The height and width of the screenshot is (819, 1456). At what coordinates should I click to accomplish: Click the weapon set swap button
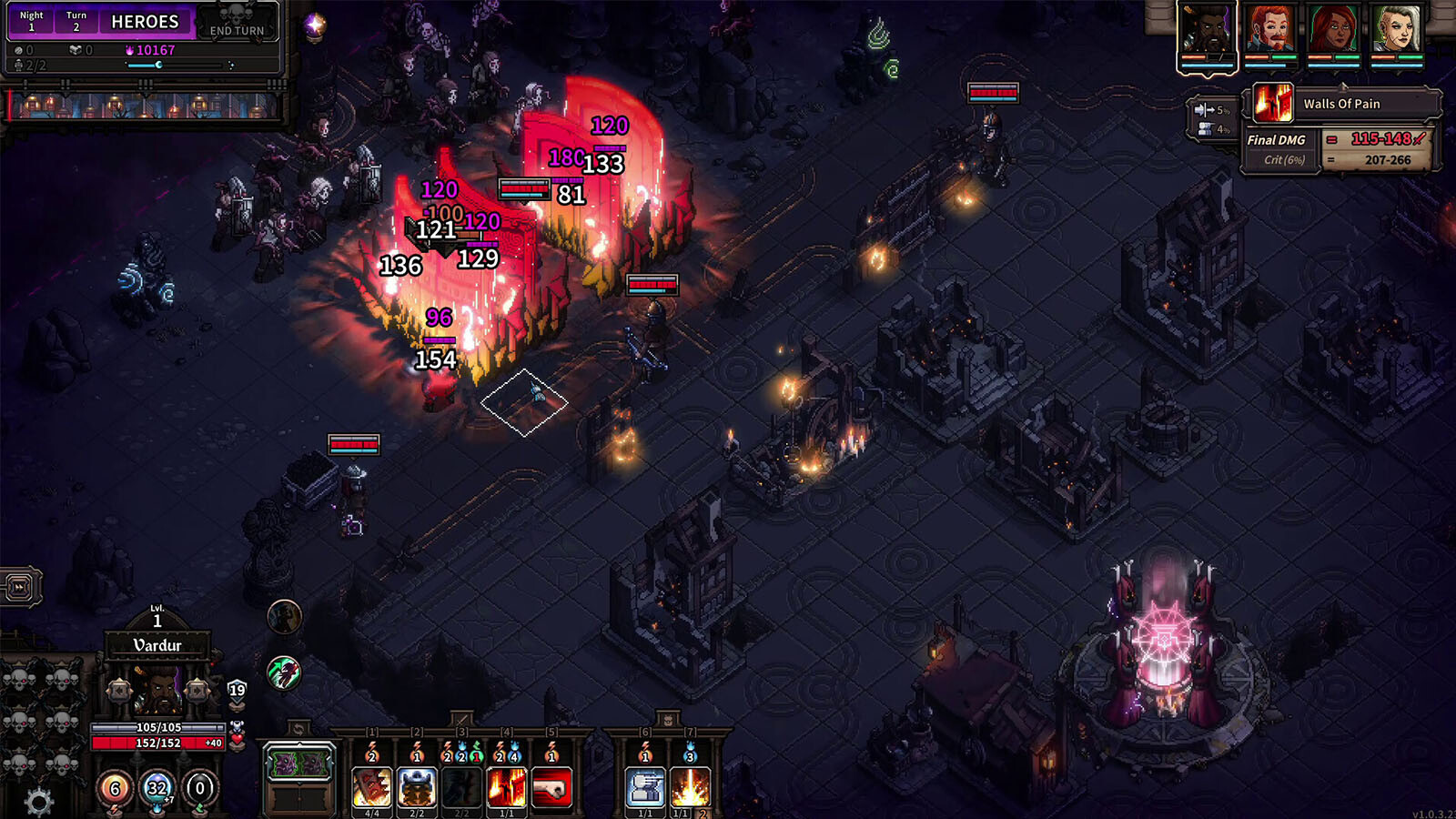298,729
